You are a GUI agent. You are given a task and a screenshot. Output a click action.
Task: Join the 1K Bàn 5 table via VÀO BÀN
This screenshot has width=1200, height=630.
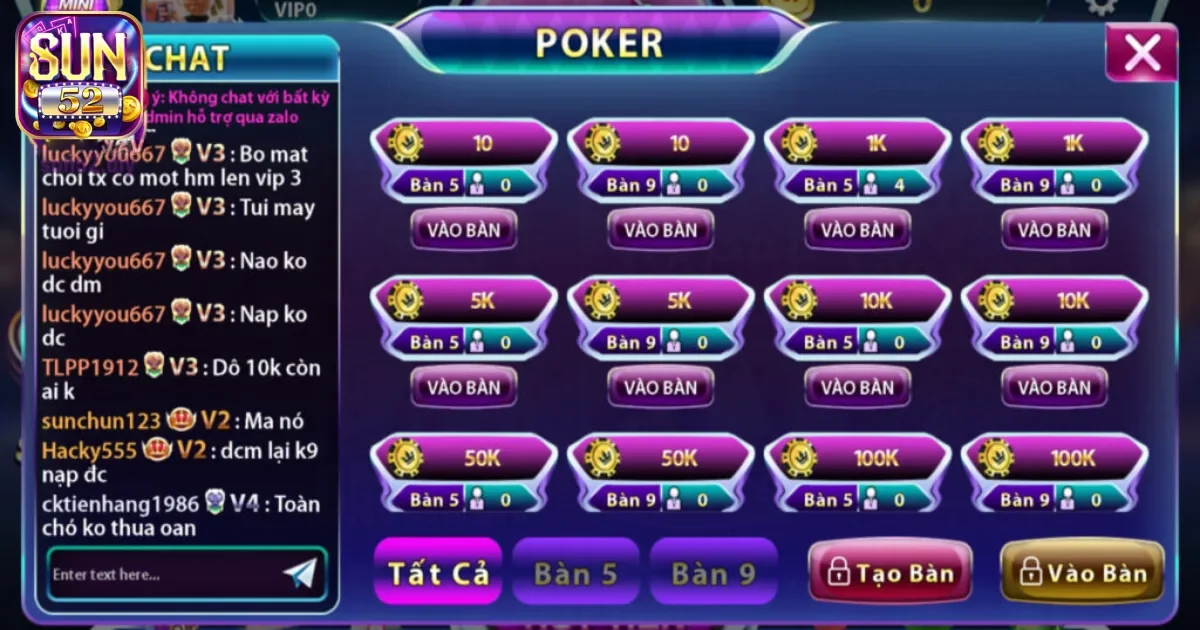click(x=858, y=230)
